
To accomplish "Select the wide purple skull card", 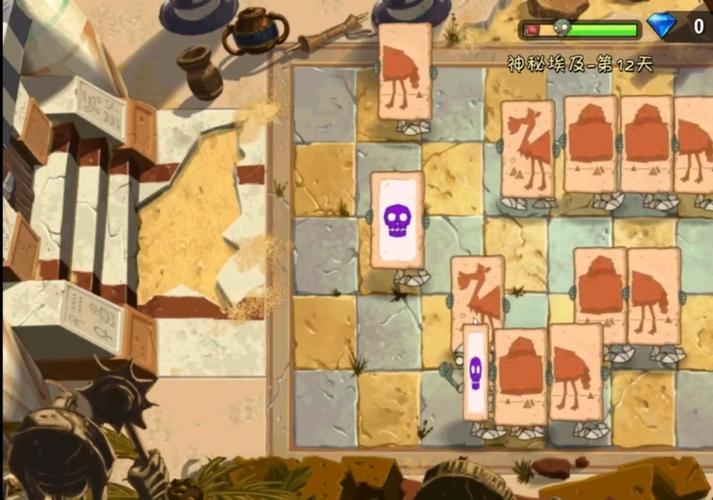I will (x=397, y=220).
